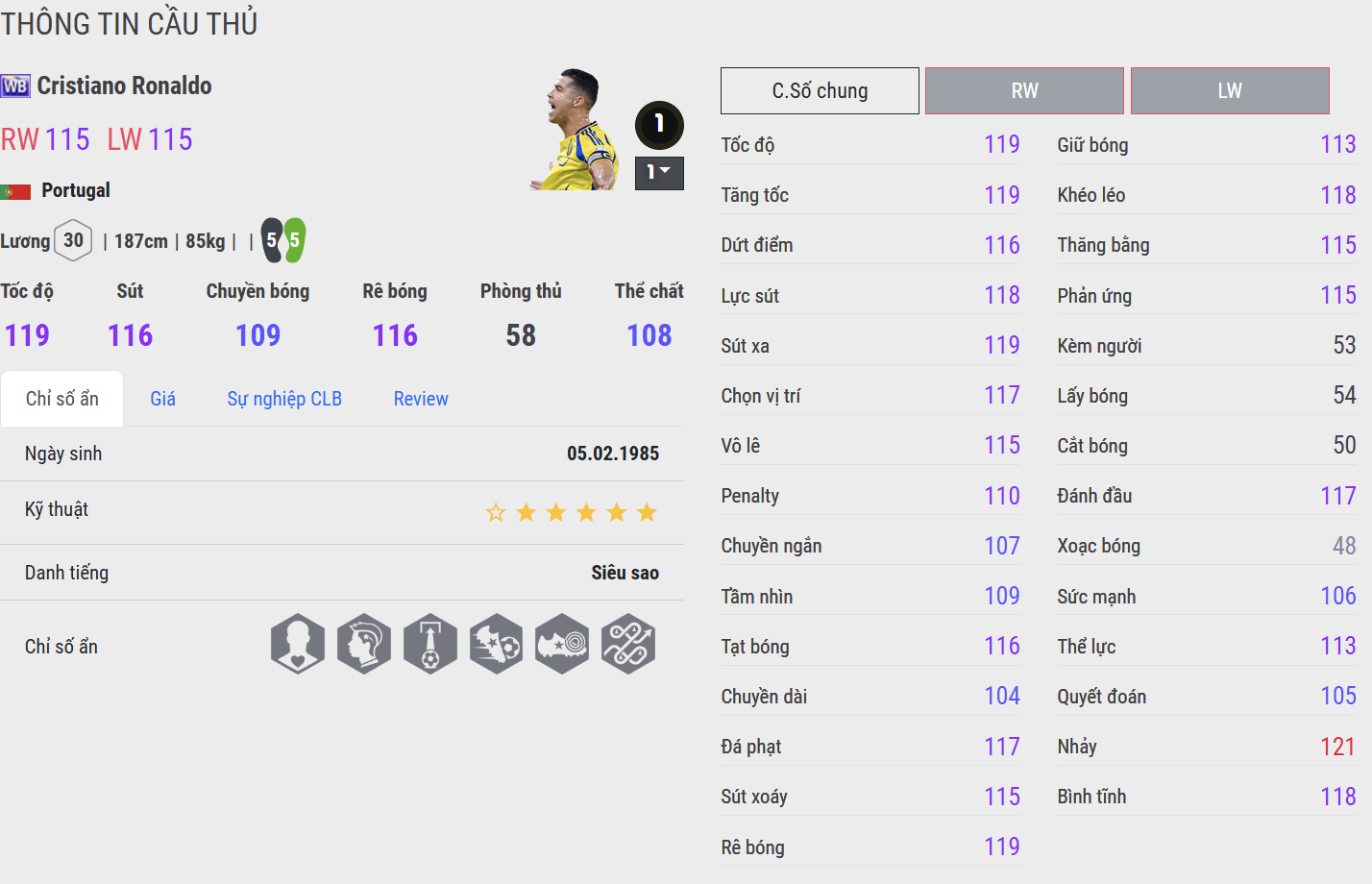Switch to the Giá tab
This screenshot has height=884, width=1372.
162,399
